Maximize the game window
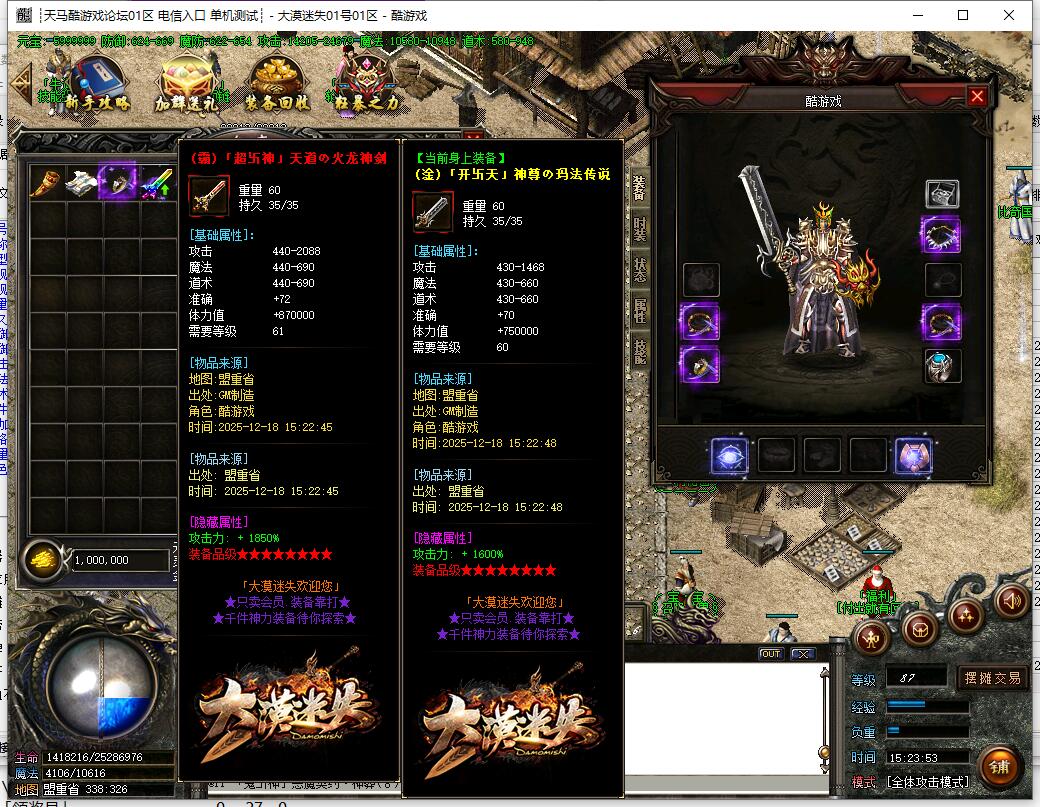Screen dimensions: 1040x807 (963, 15)
